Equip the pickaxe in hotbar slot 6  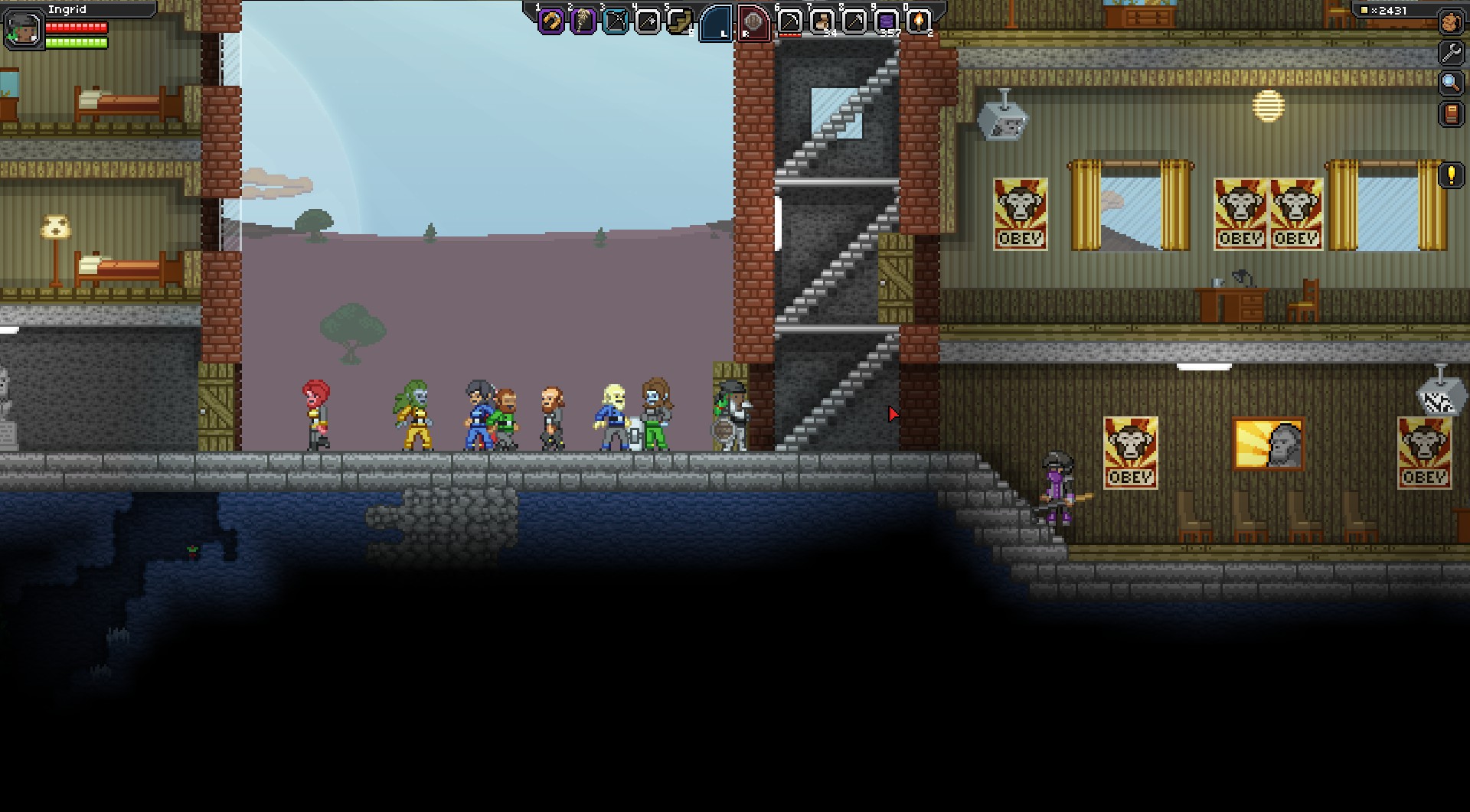790,22
